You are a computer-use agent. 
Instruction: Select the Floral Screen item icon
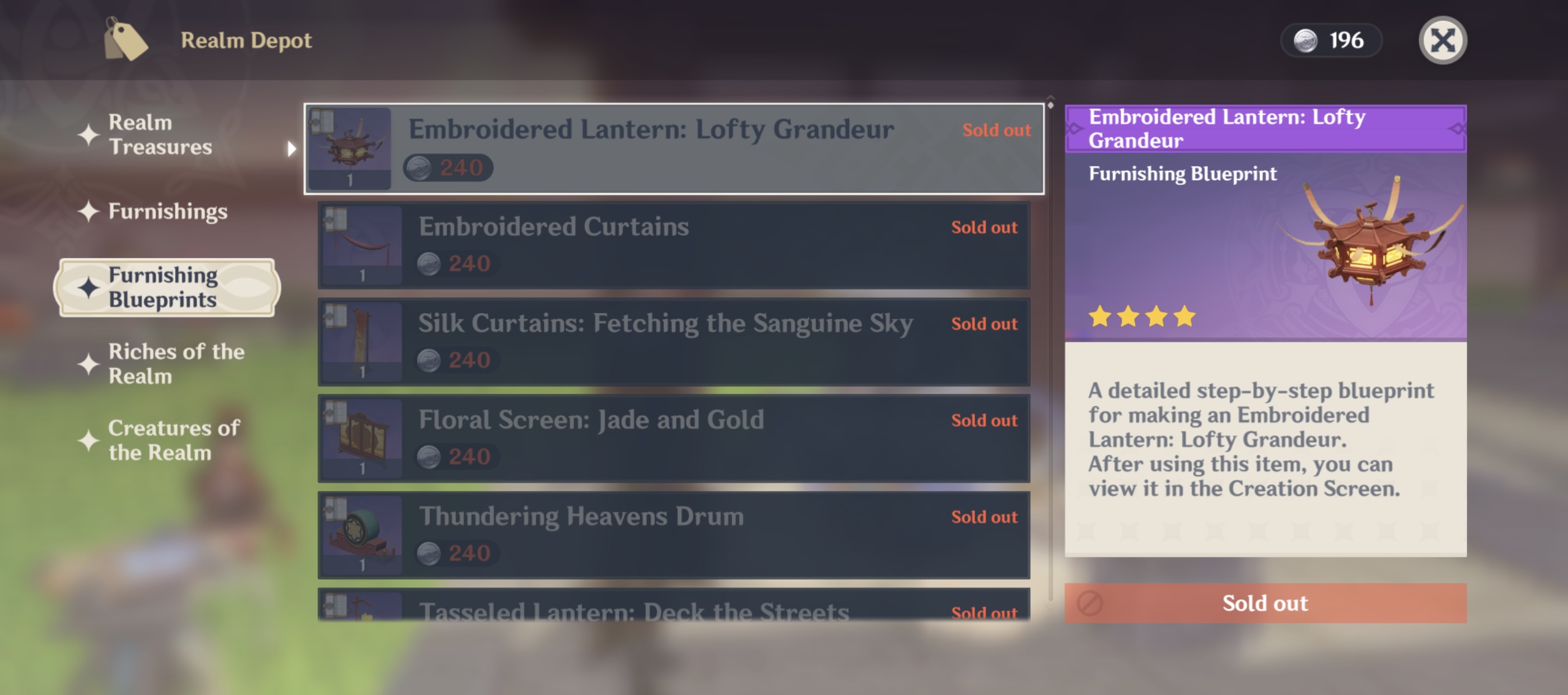[x=359, y=438]
